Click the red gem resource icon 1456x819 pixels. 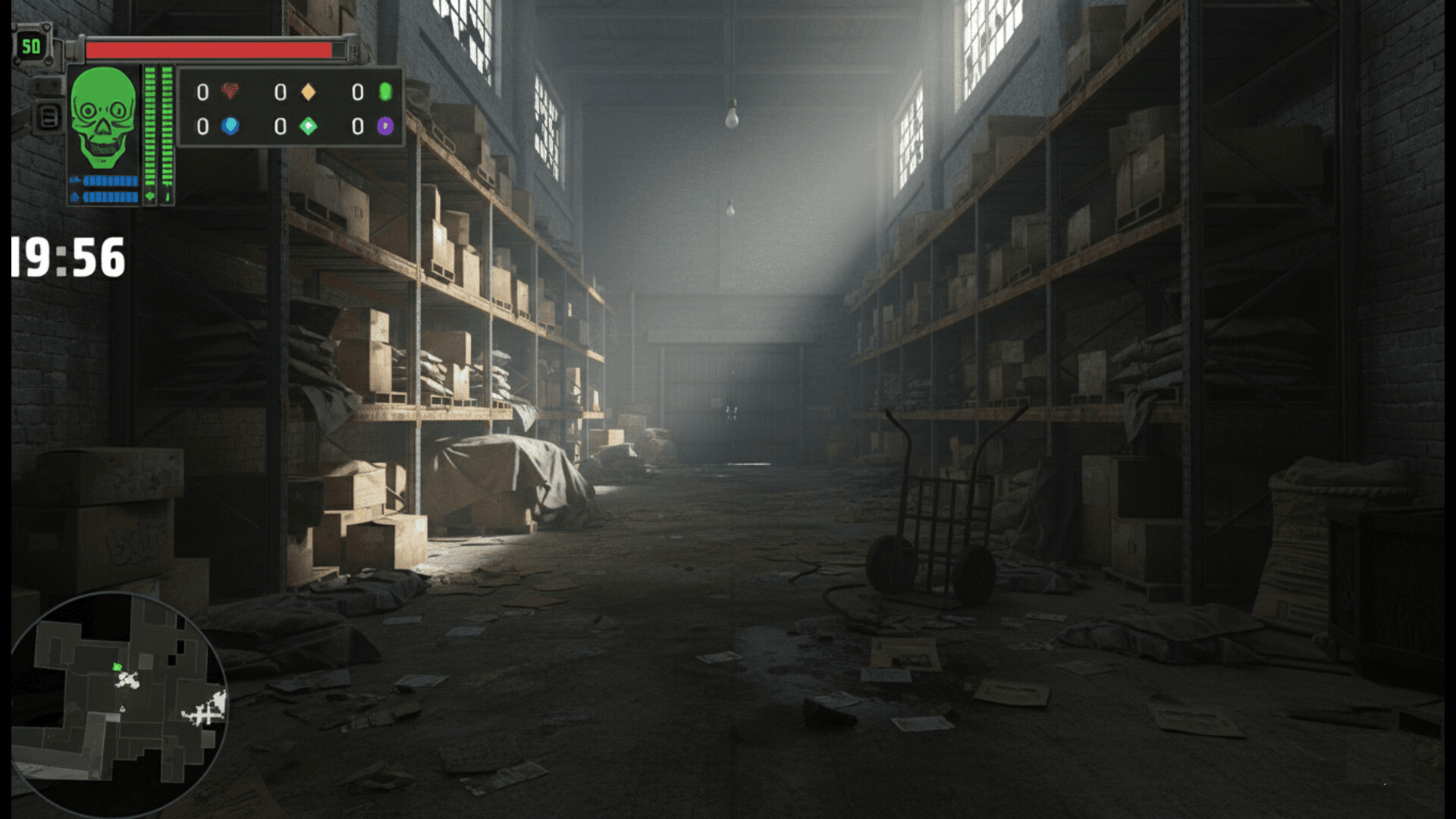click(x=231, y=92)
